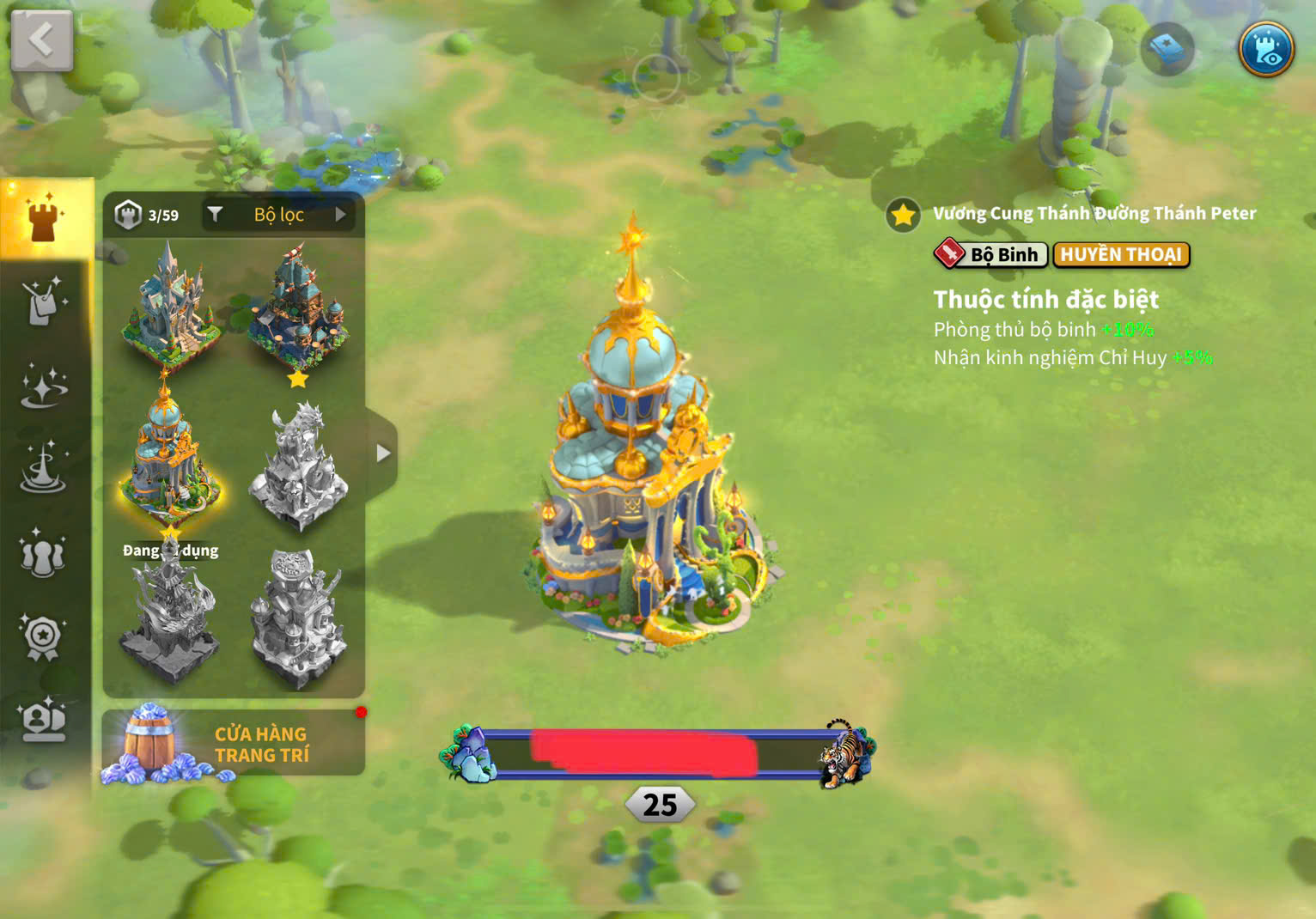This screenshot has height=919, width=1316.
Task: Switch to the dog tag sparkle tab
Action: [43, 301]
